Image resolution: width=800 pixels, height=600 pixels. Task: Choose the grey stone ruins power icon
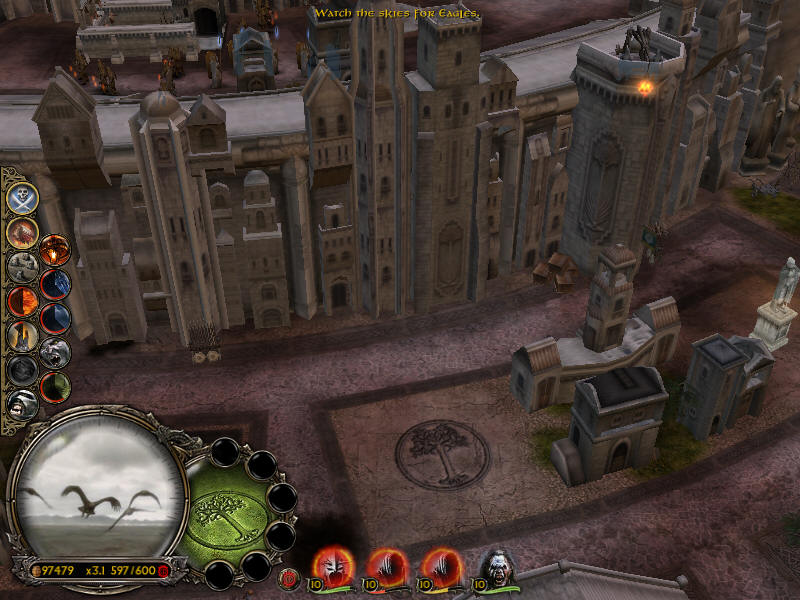click(22, 267)
